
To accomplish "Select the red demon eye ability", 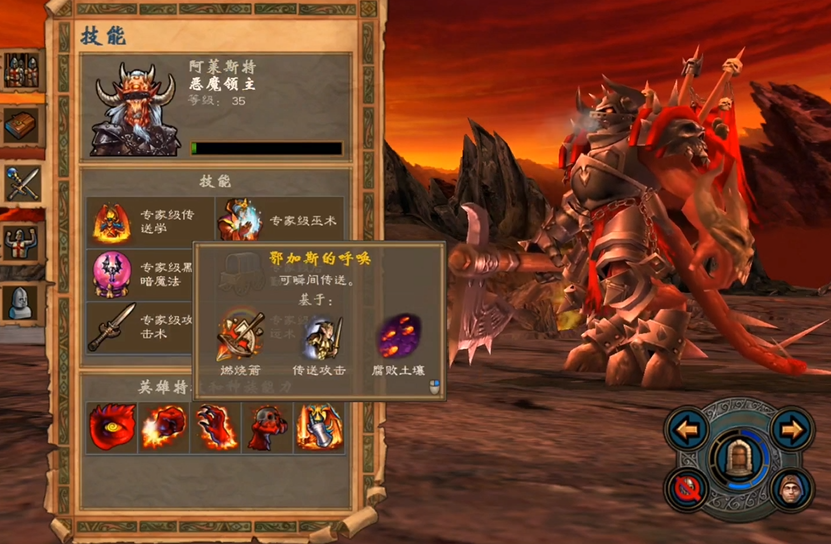I will coord(111,428).
